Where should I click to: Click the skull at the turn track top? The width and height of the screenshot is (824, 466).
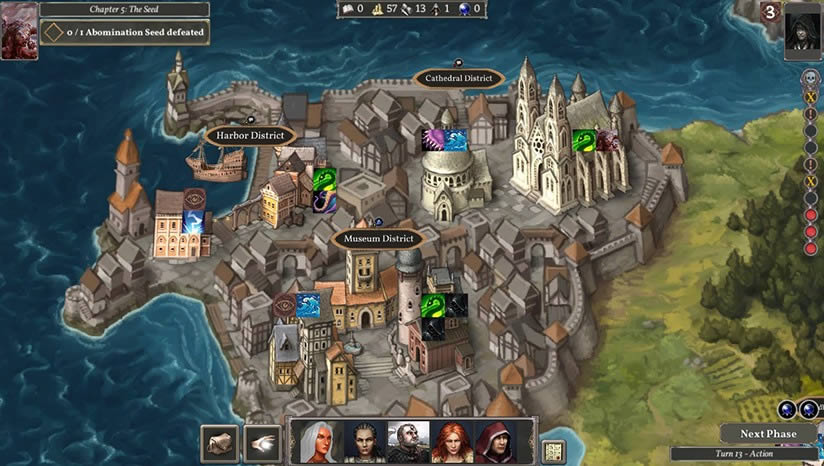(812, 77)
